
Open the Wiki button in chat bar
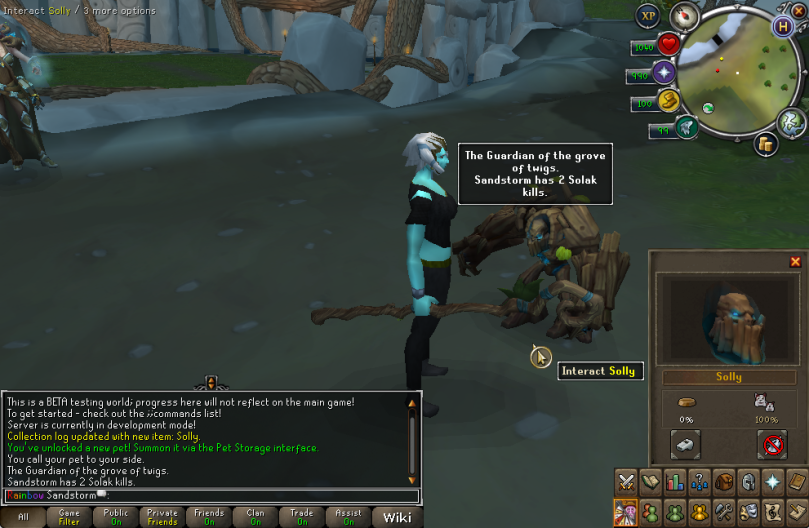tap(397, 517)
